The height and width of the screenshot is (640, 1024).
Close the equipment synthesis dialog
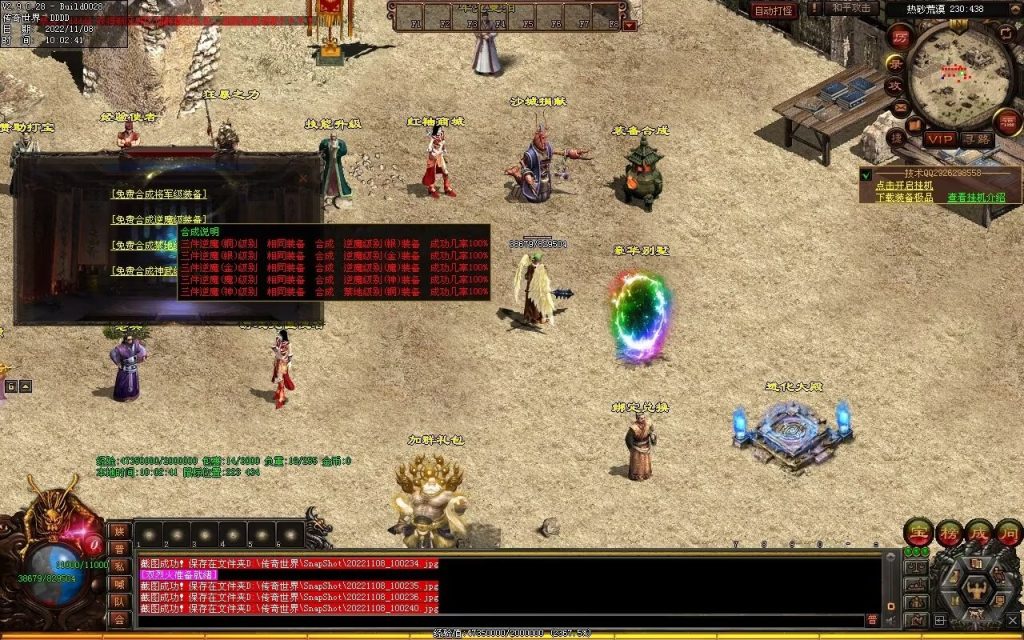(304, 178)
